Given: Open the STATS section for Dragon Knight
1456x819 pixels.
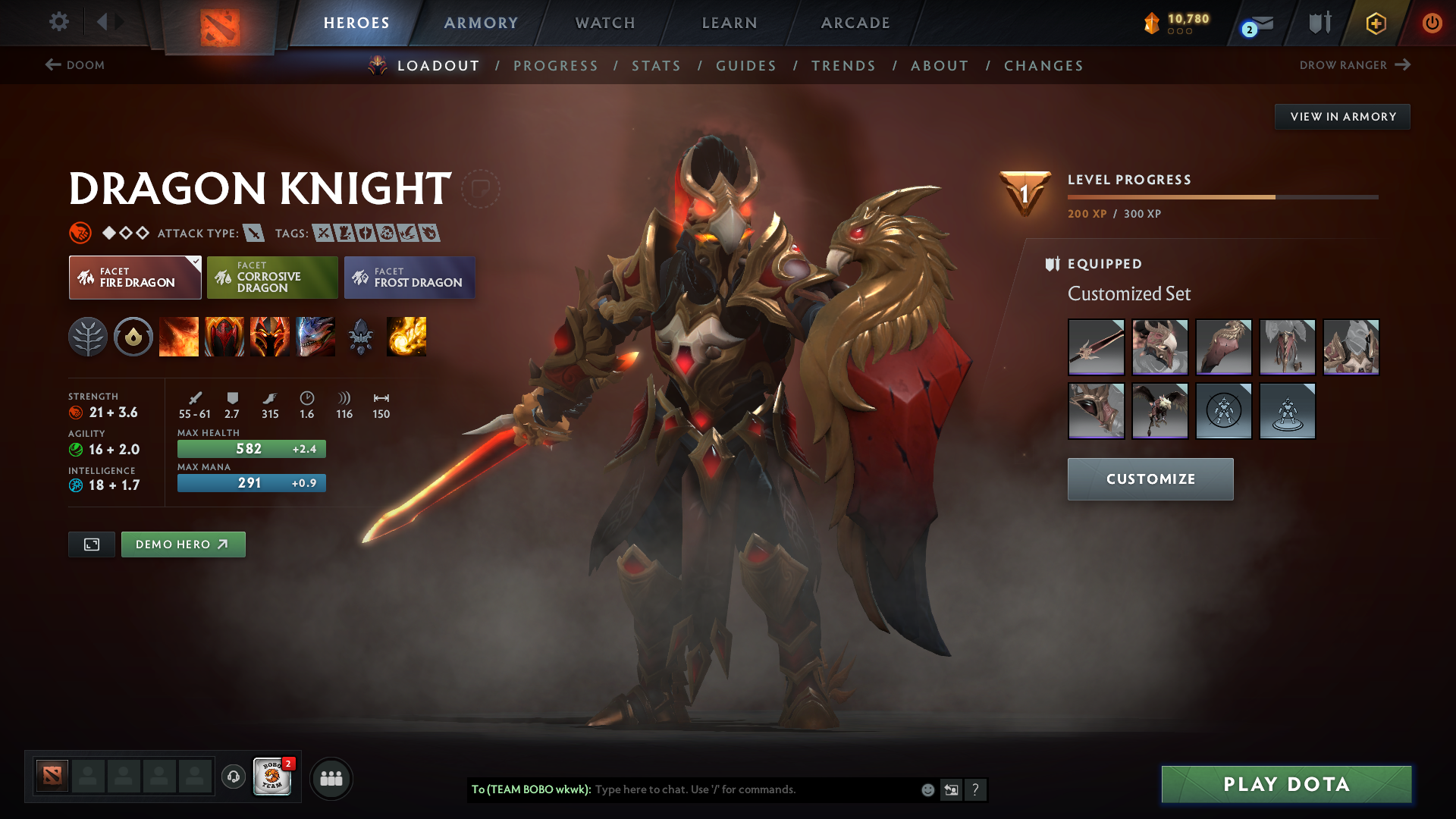Looking at the screenshot, I should 657,66.
